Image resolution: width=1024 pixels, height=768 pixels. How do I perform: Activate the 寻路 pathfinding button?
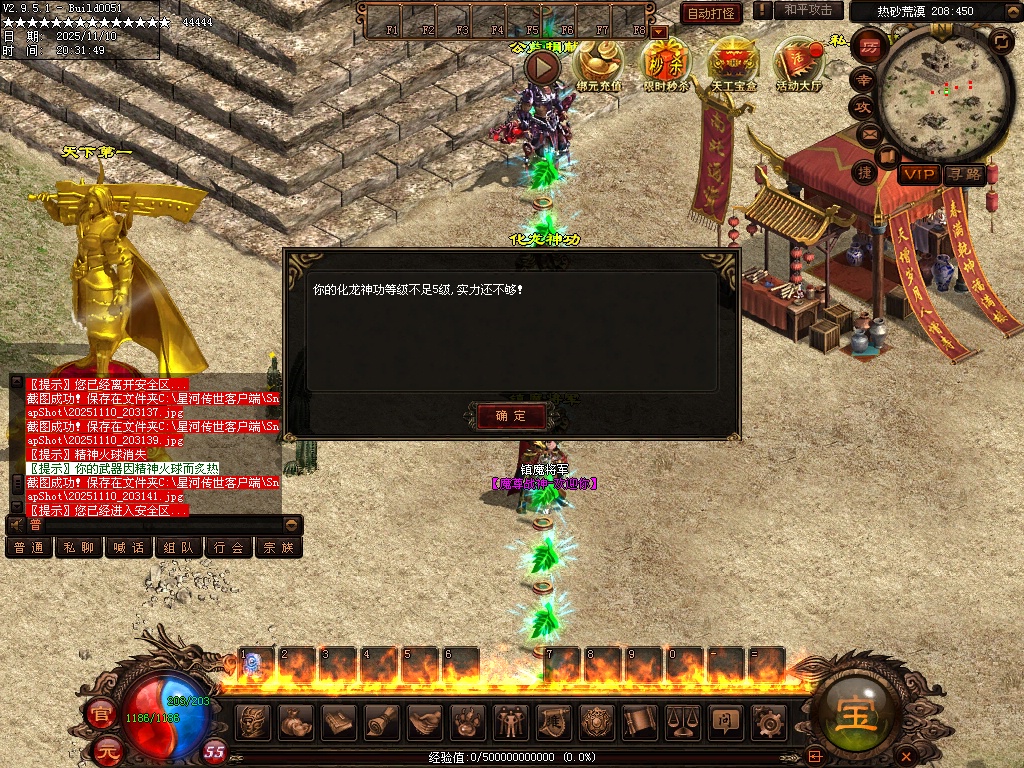(x=964, y=174)
